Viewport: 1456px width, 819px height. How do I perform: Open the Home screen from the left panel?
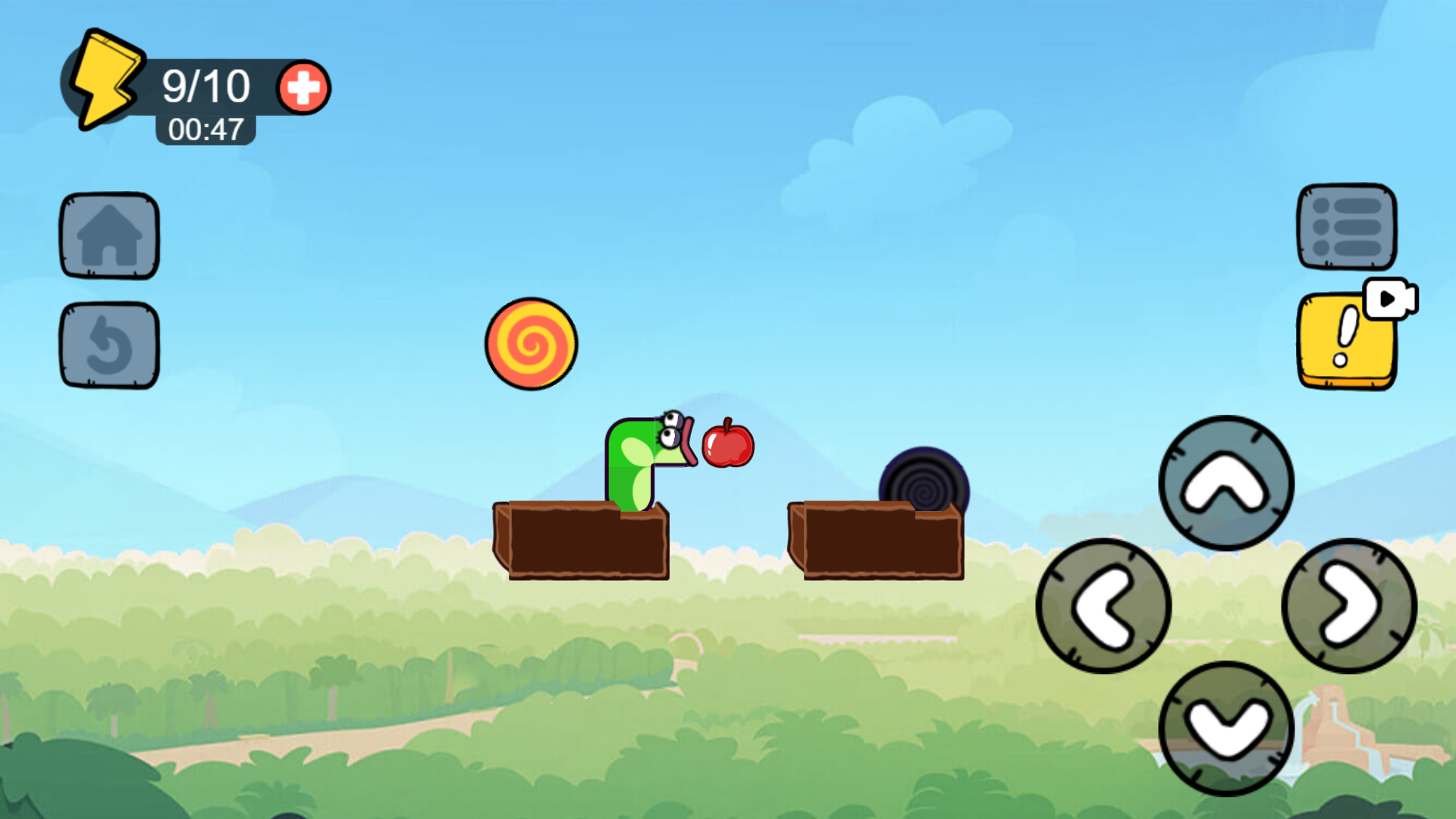[108, 235]
